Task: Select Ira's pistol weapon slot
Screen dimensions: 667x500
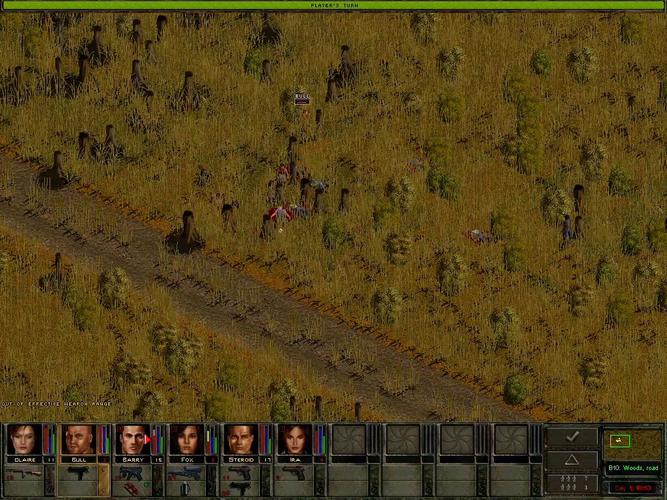Action: 292,471
